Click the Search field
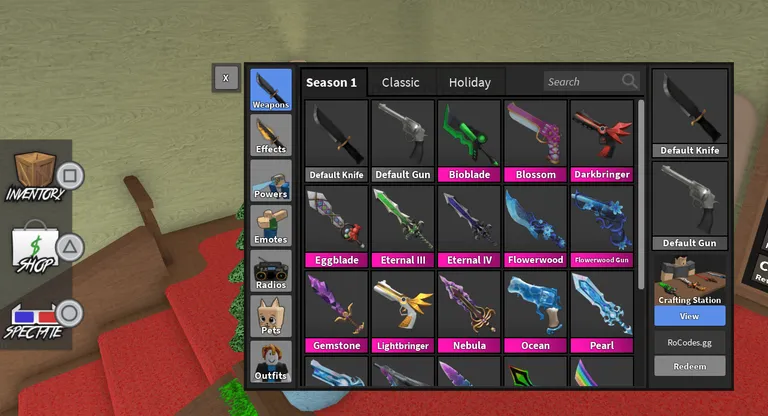768x416 pixels. [582, 82]
